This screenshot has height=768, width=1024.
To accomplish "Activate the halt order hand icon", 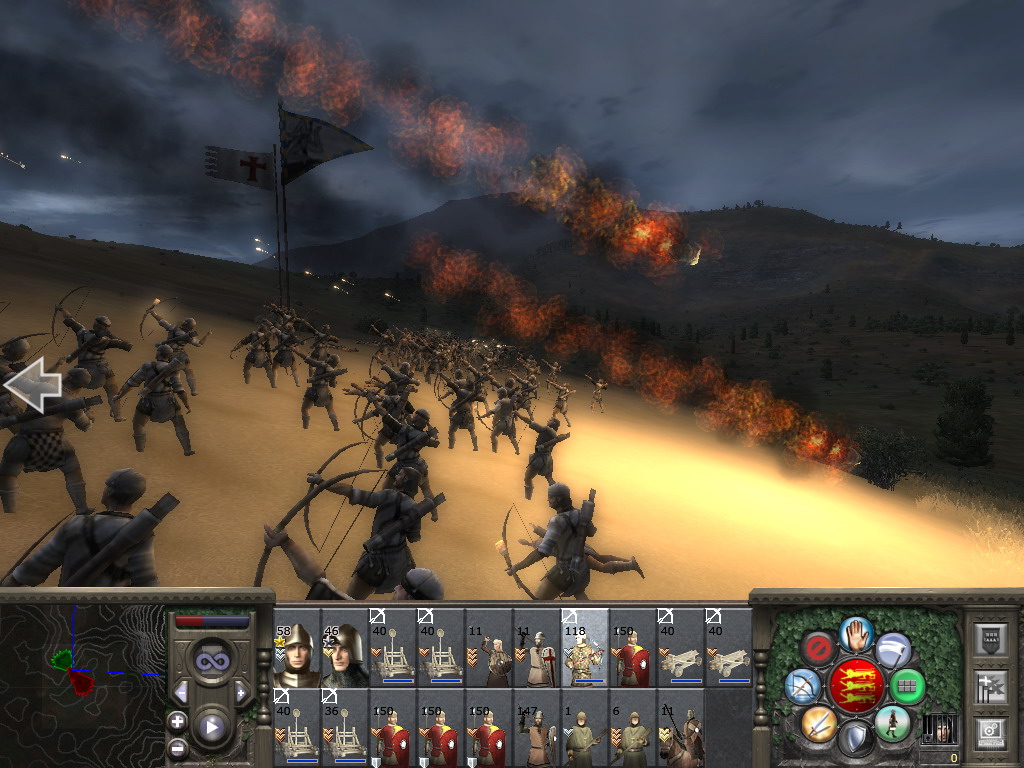I will [855, 634].
